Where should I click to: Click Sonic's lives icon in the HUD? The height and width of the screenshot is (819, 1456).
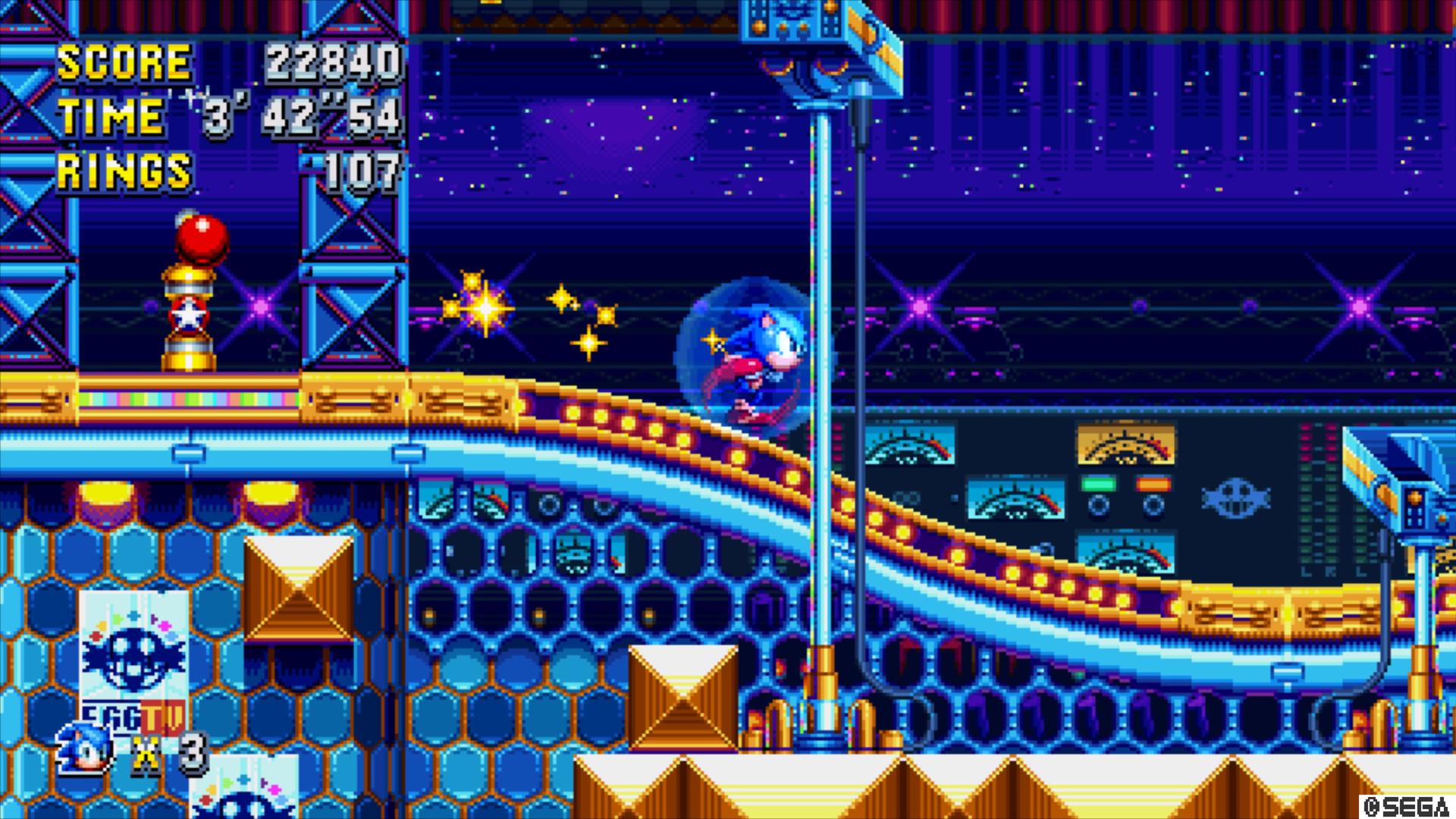click(85, 748)
